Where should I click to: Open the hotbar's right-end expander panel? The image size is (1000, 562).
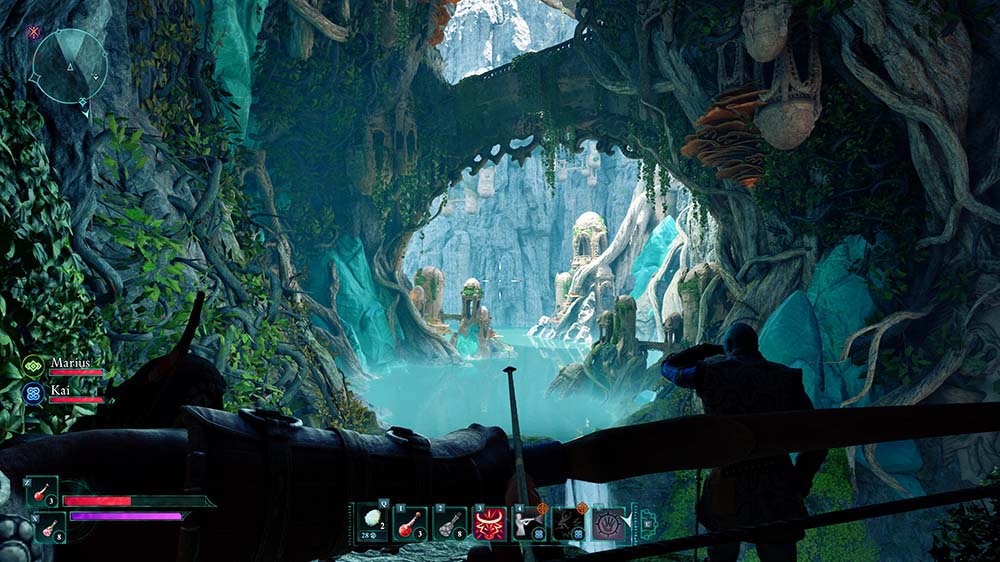point(646,521)
